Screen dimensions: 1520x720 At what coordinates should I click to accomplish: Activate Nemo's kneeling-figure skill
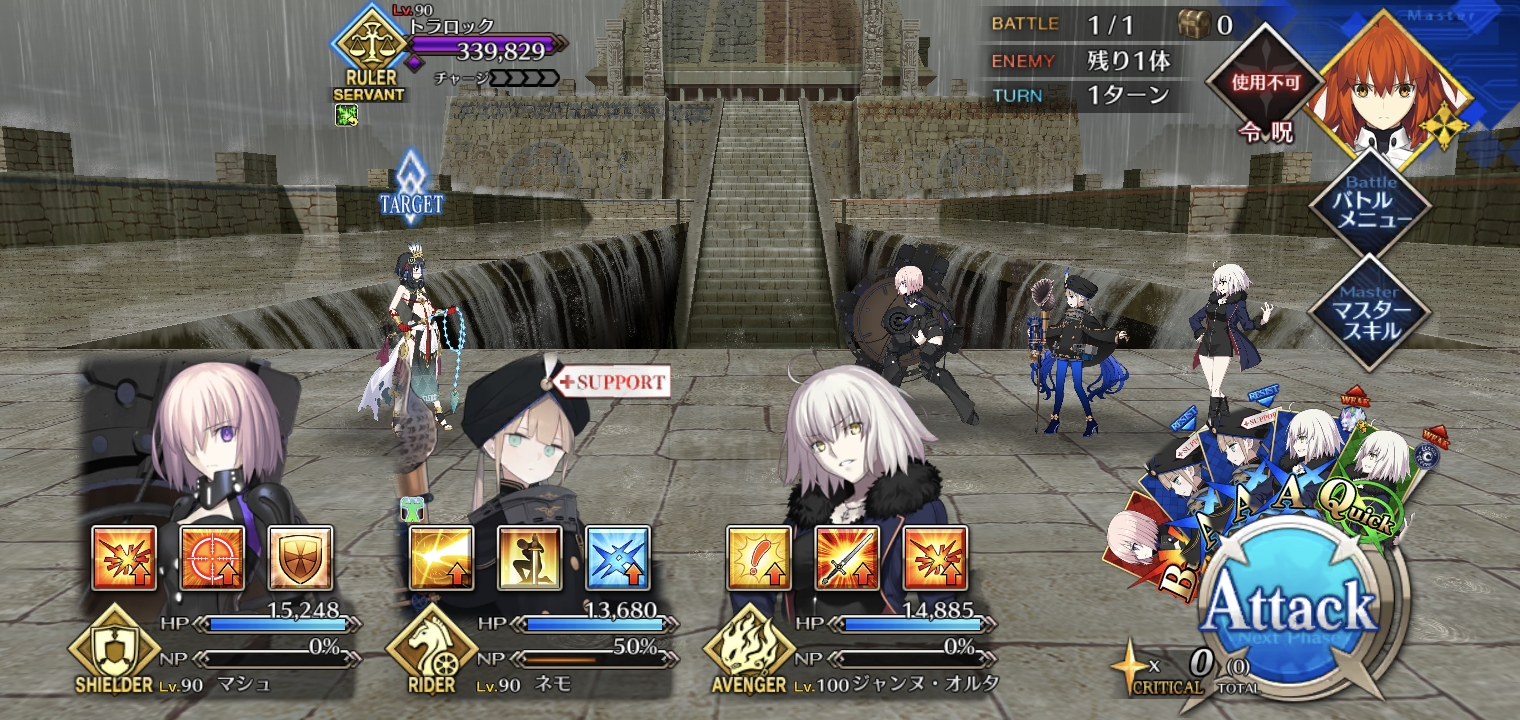[530, 558]
